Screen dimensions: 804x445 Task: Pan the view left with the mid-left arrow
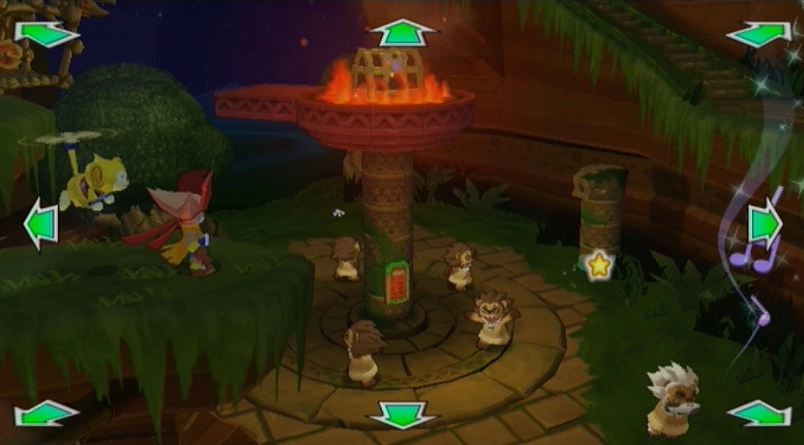click(x=40, y=223)
